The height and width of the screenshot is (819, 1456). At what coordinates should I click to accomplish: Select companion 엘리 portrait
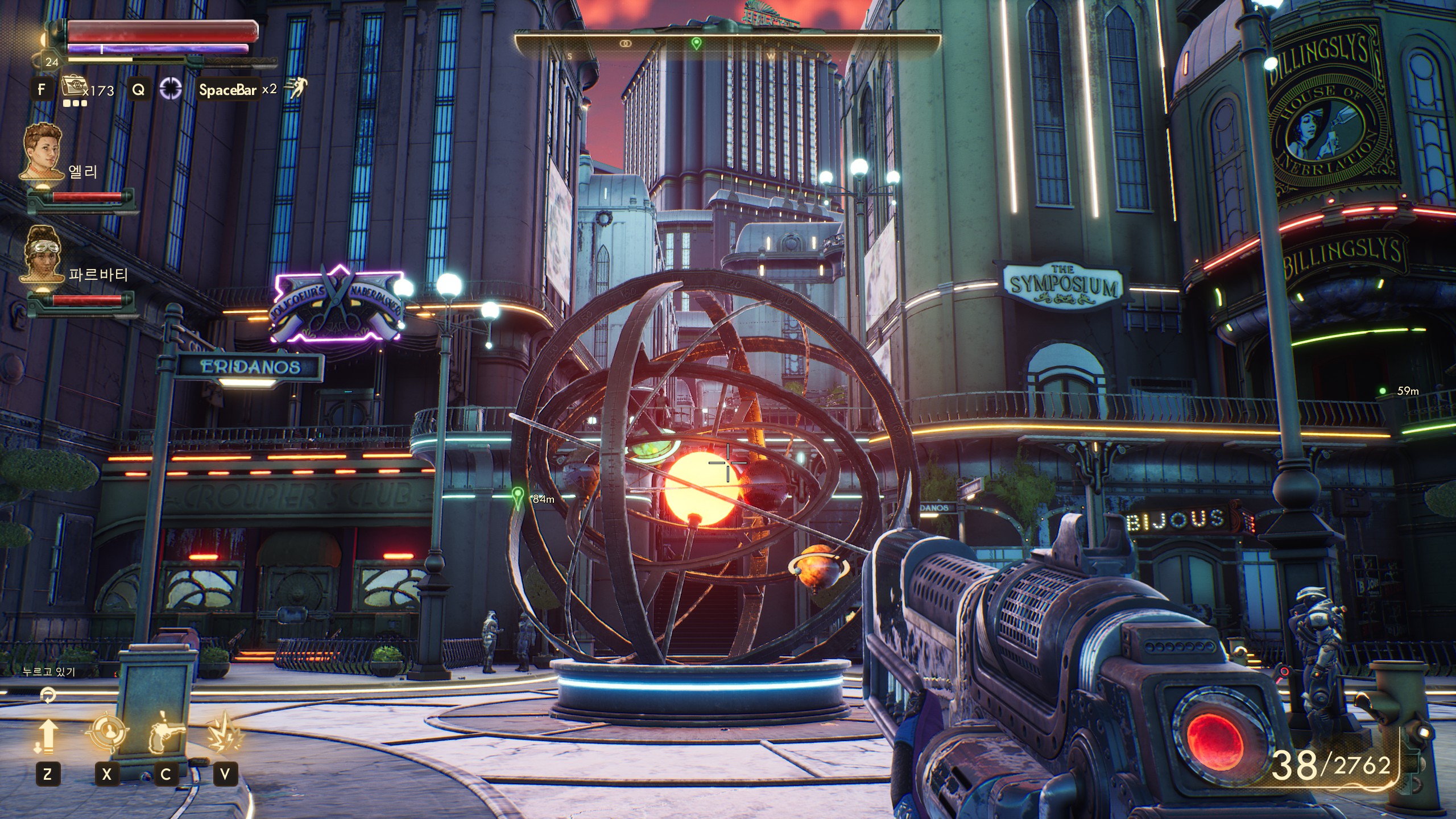(43, 151)
